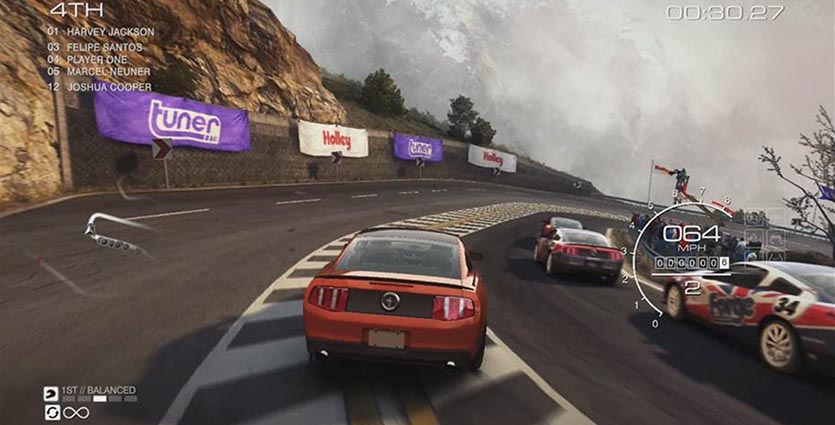This screenshot has height=425, width=835.
Task: Click the Player One standings row
Action: (96, 60)
